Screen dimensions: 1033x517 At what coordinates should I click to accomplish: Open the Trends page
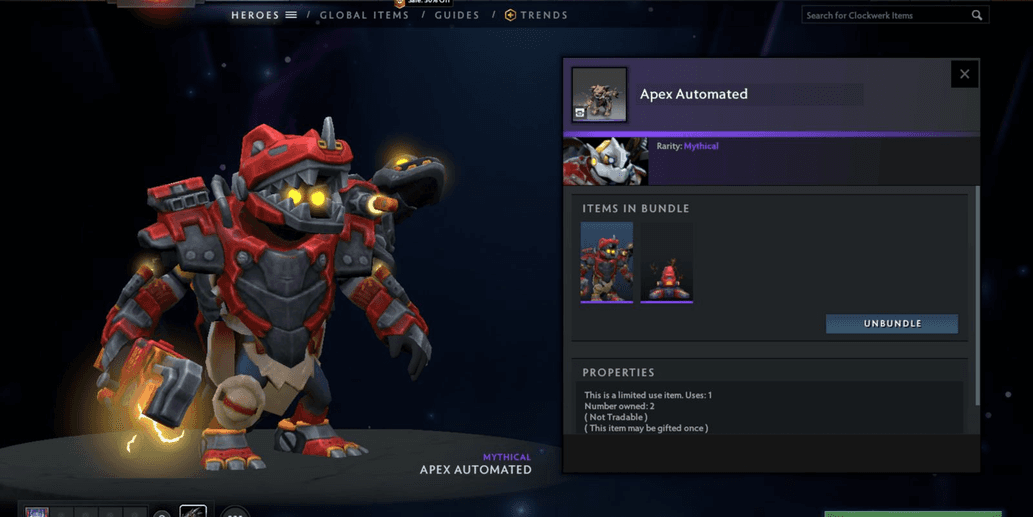[536, 15]
